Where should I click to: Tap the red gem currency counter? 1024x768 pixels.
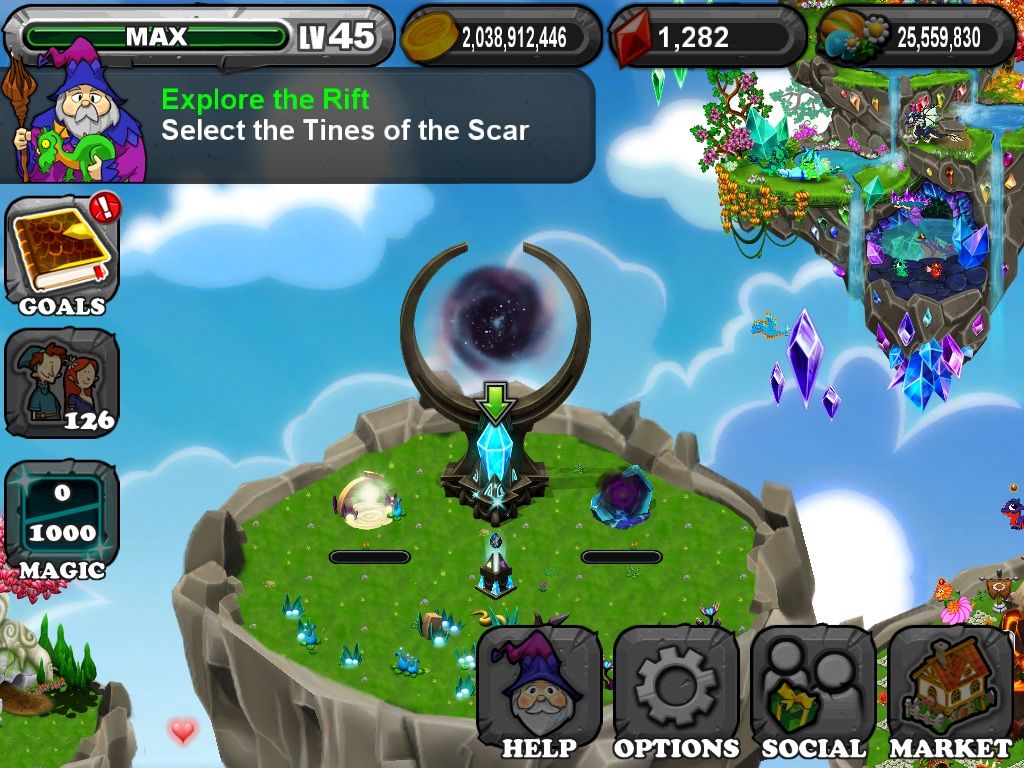coord(707,37)
